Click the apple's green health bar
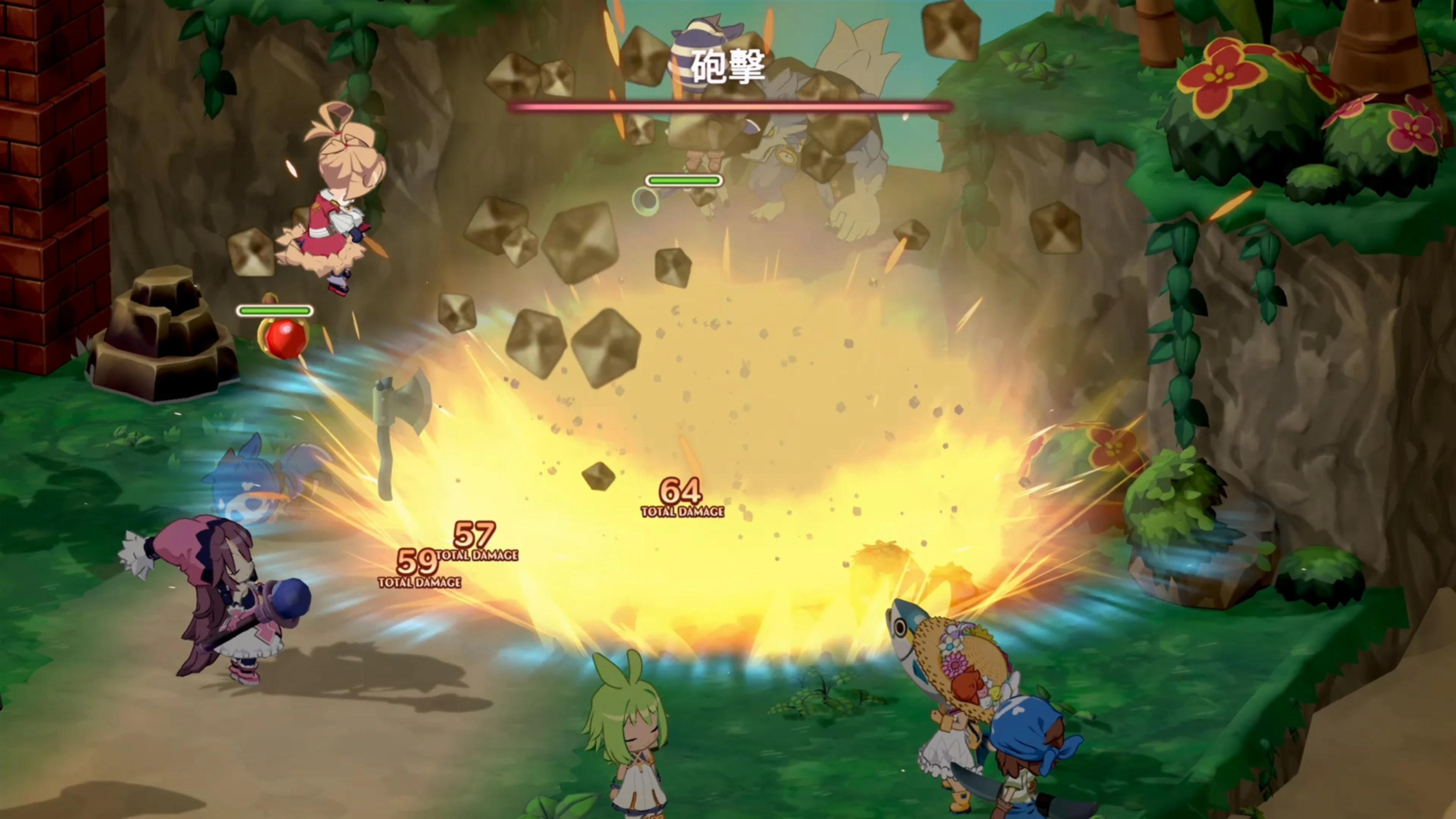Viewport: 1456px width, 819px height. (x=275, y=310)
